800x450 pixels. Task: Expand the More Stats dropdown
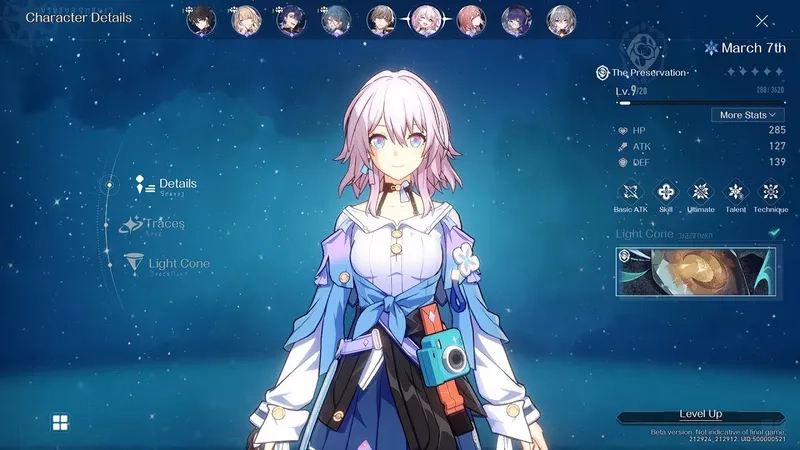(x=746, y=115)
